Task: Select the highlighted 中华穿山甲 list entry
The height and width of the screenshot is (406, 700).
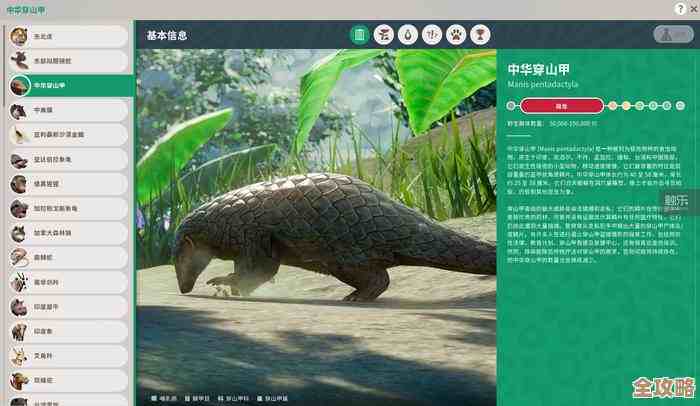Action: [x=68, y=86]
